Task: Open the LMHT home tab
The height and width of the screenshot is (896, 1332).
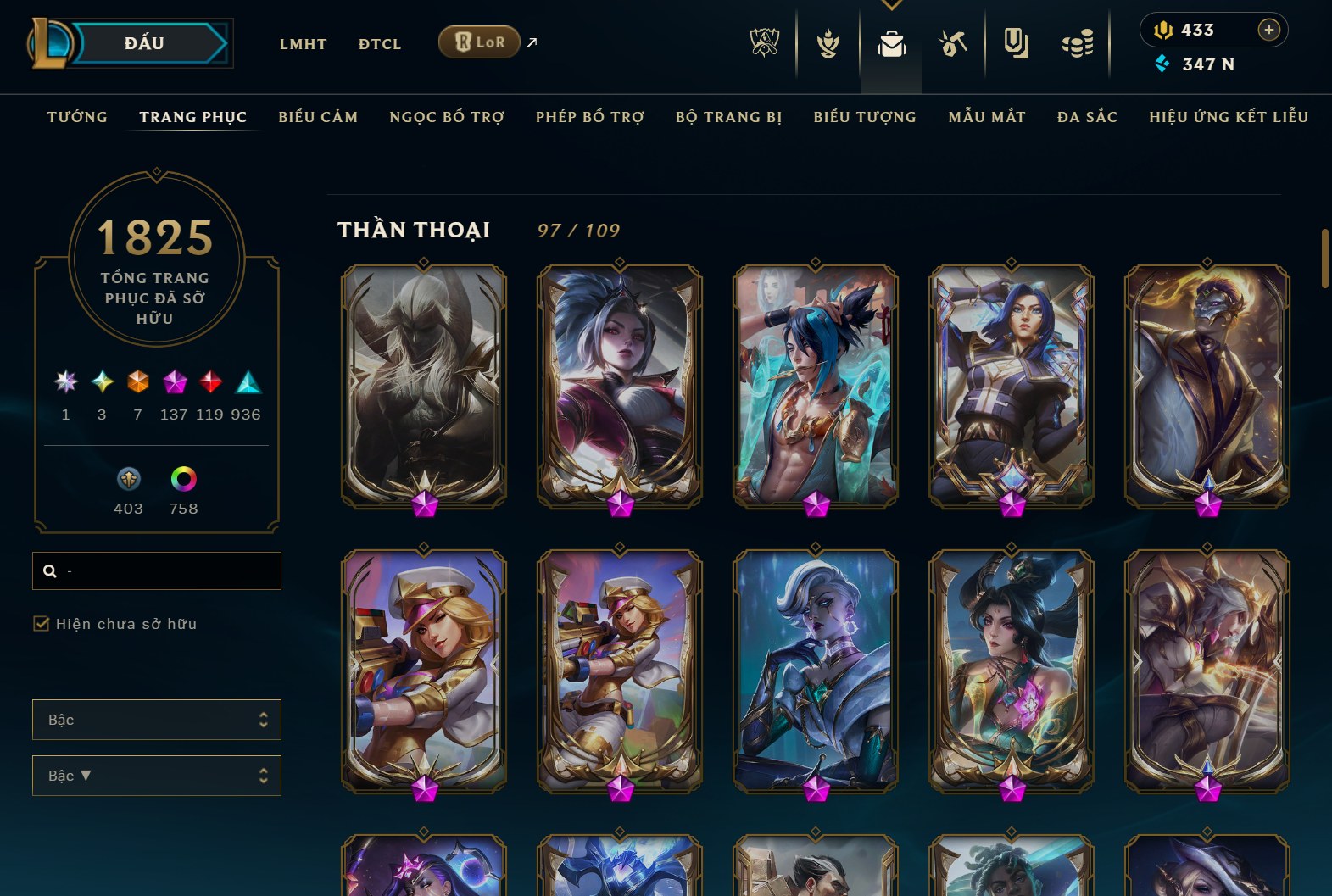Action: point(303,44)
